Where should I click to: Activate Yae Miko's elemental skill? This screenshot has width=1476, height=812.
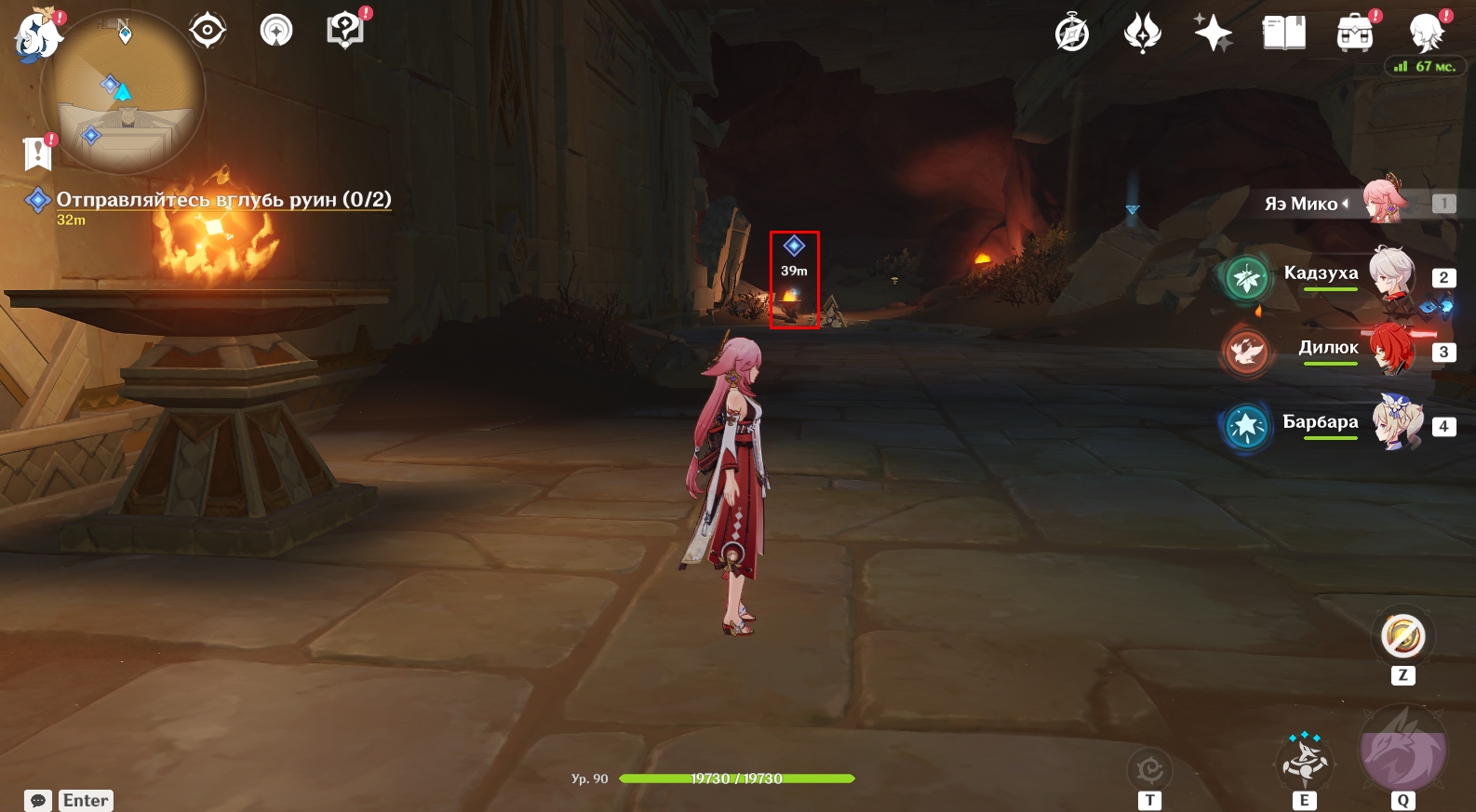click(x=1305, y=759)
